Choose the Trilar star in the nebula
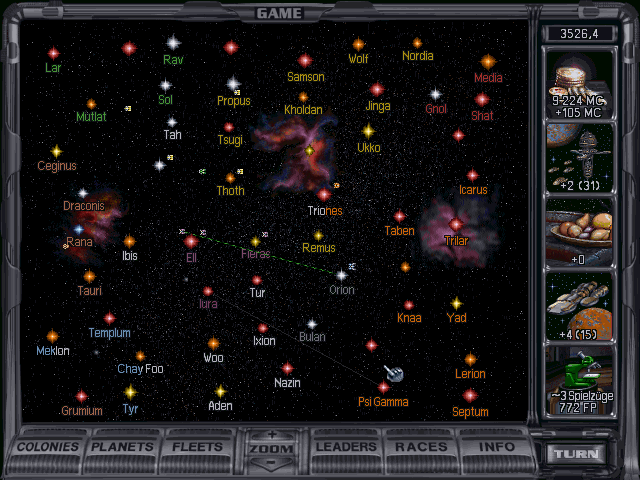 456,224
